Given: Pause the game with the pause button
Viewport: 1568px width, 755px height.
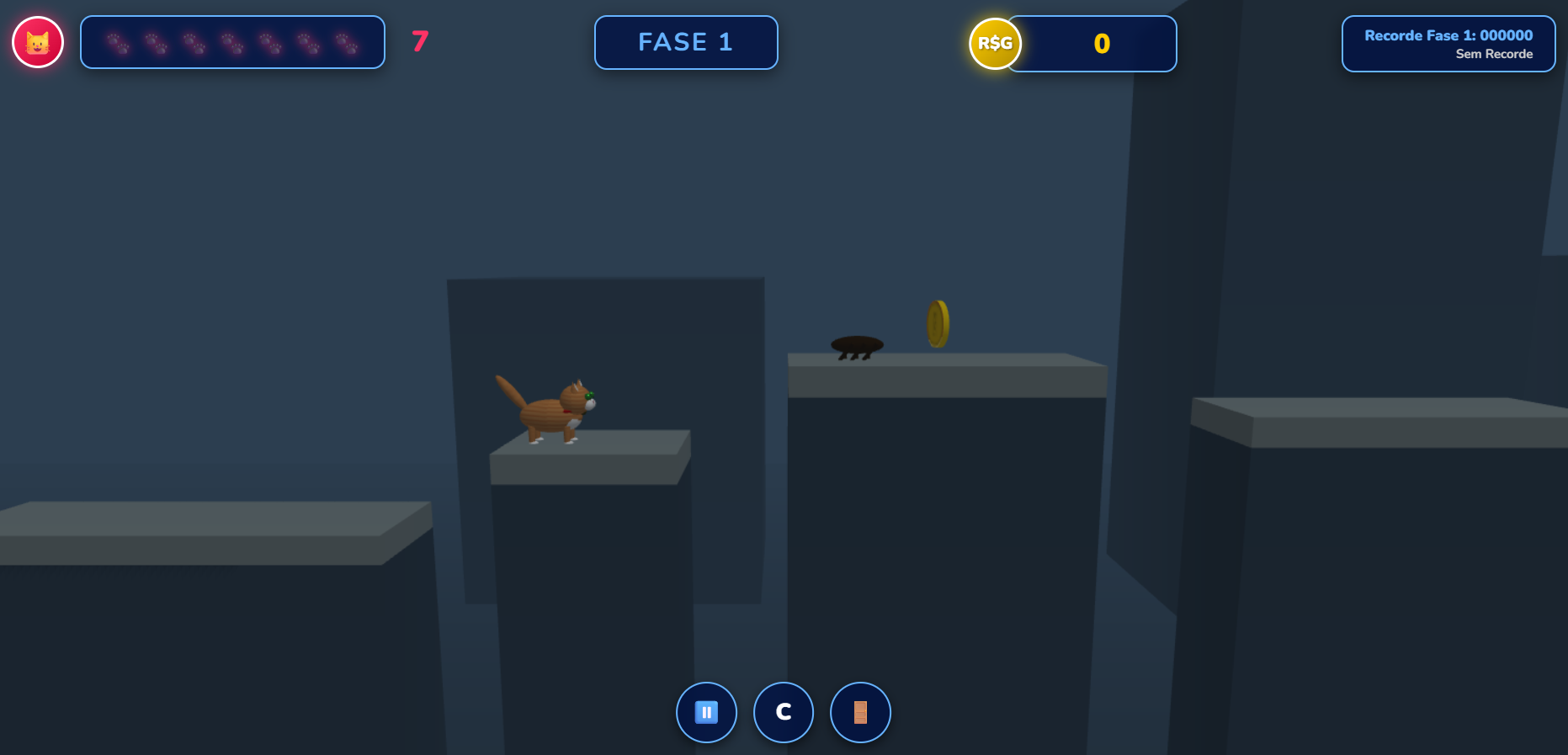Looking at the screenshot, I should click(706, 712).
